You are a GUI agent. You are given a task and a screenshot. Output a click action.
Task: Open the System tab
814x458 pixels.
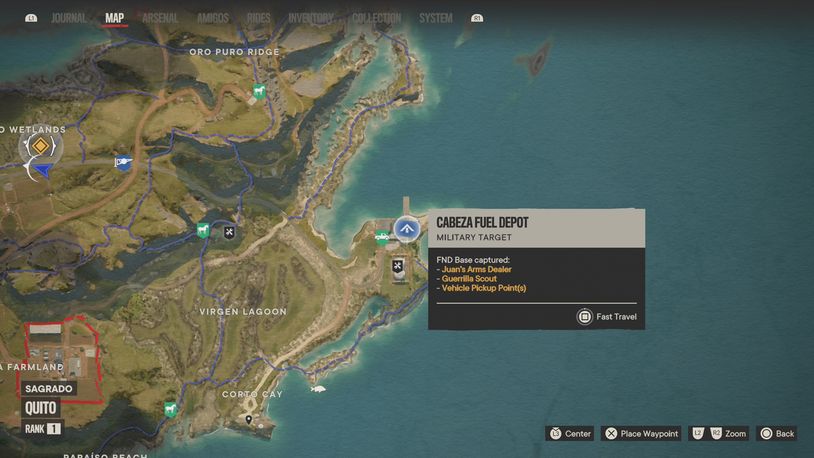436,18
